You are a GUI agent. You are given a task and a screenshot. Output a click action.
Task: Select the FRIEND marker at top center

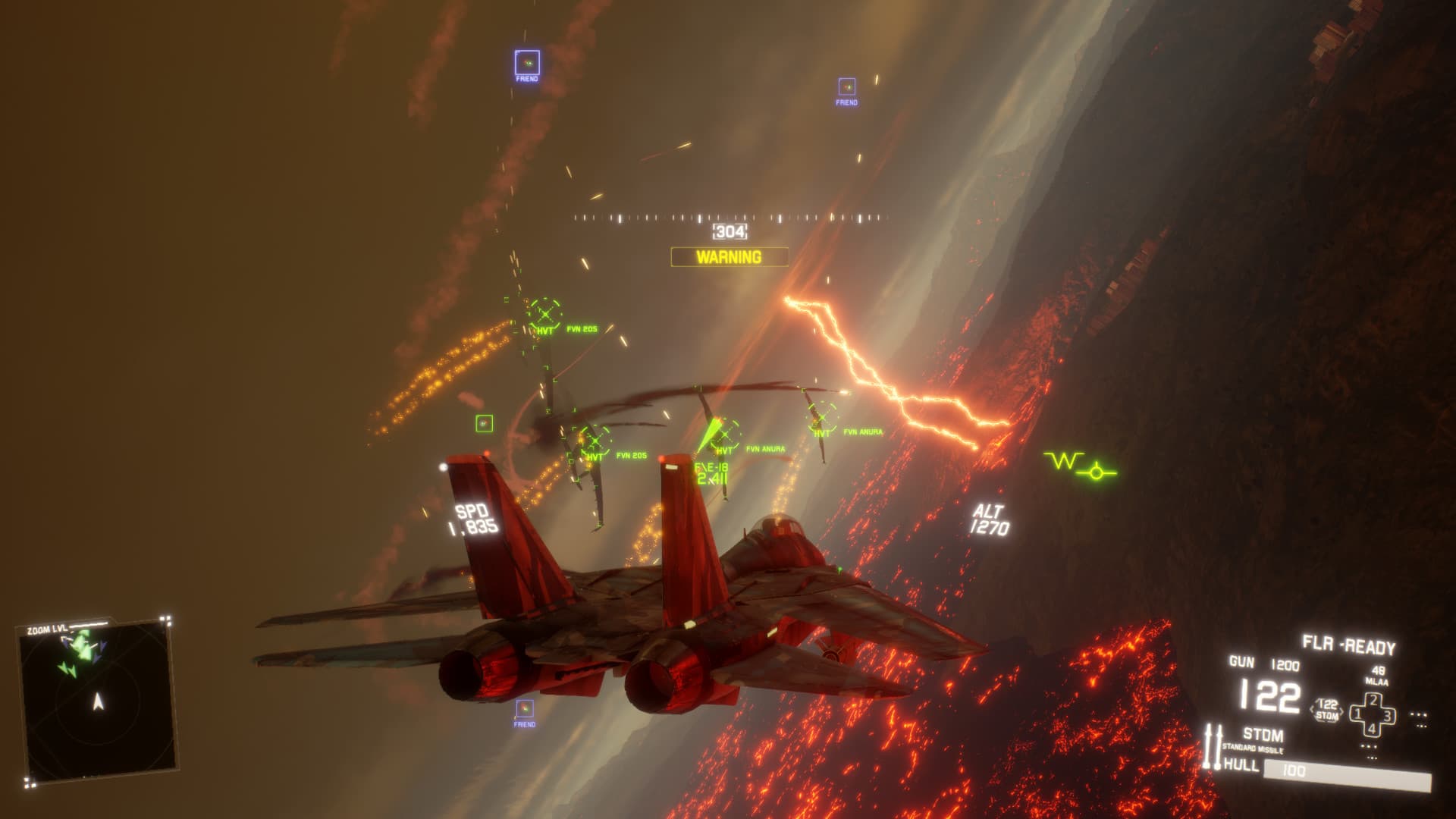point(847,86)
